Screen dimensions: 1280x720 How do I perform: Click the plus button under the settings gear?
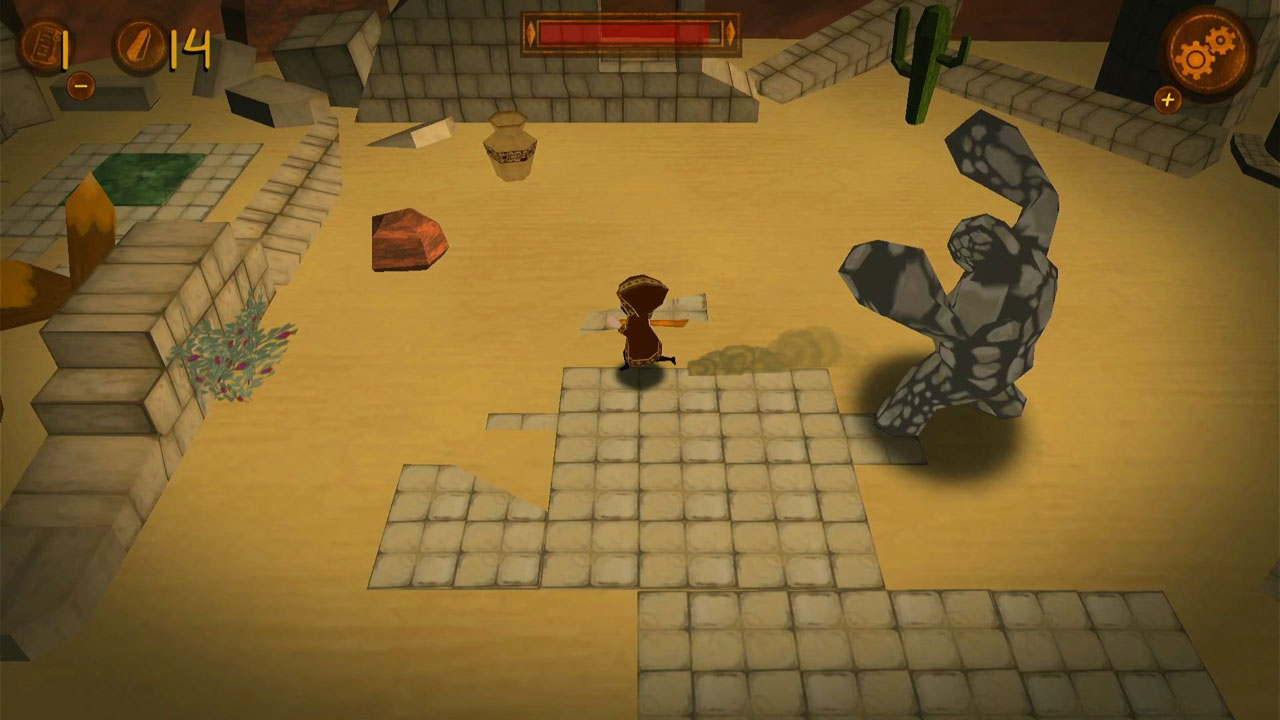point(1168,100)
